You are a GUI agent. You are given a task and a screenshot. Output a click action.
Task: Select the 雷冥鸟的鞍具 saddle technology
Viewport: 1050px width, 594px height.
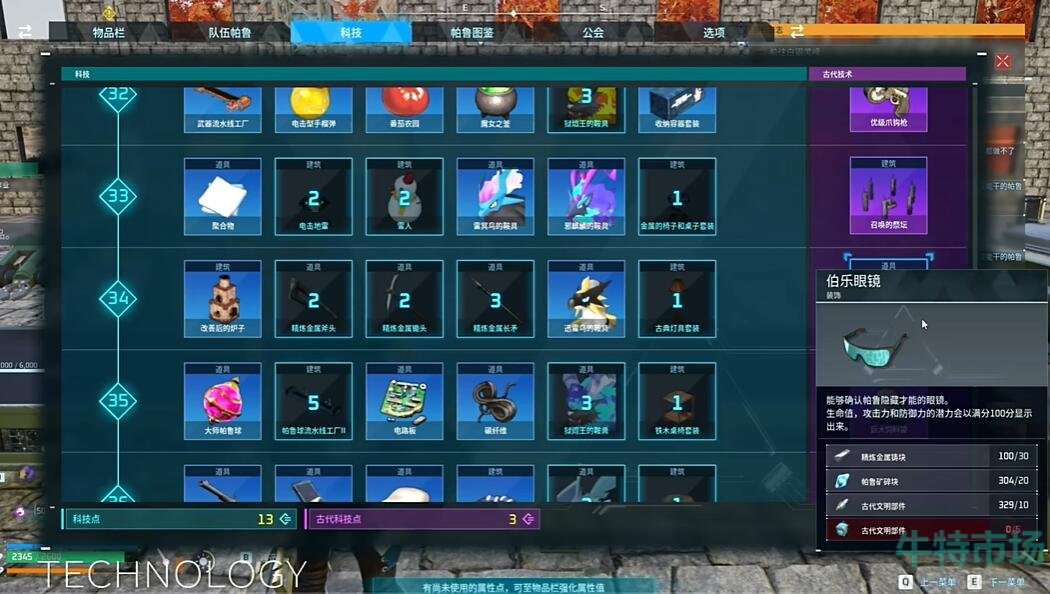coord(495,196)
